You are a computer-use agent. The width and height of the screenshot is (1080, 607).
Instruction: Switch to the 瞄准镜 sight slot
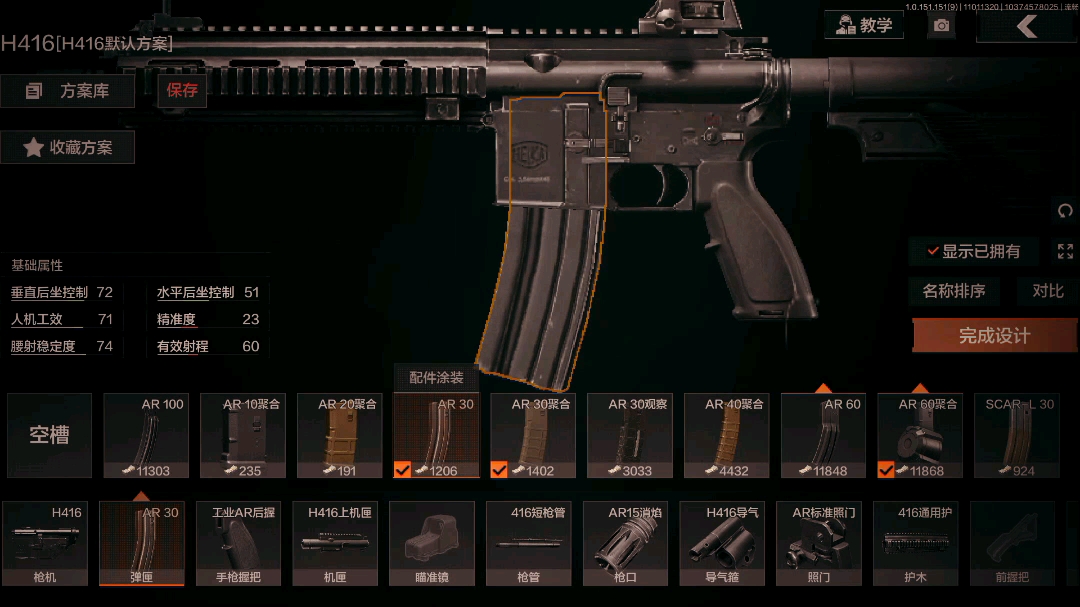click(432, 543)
